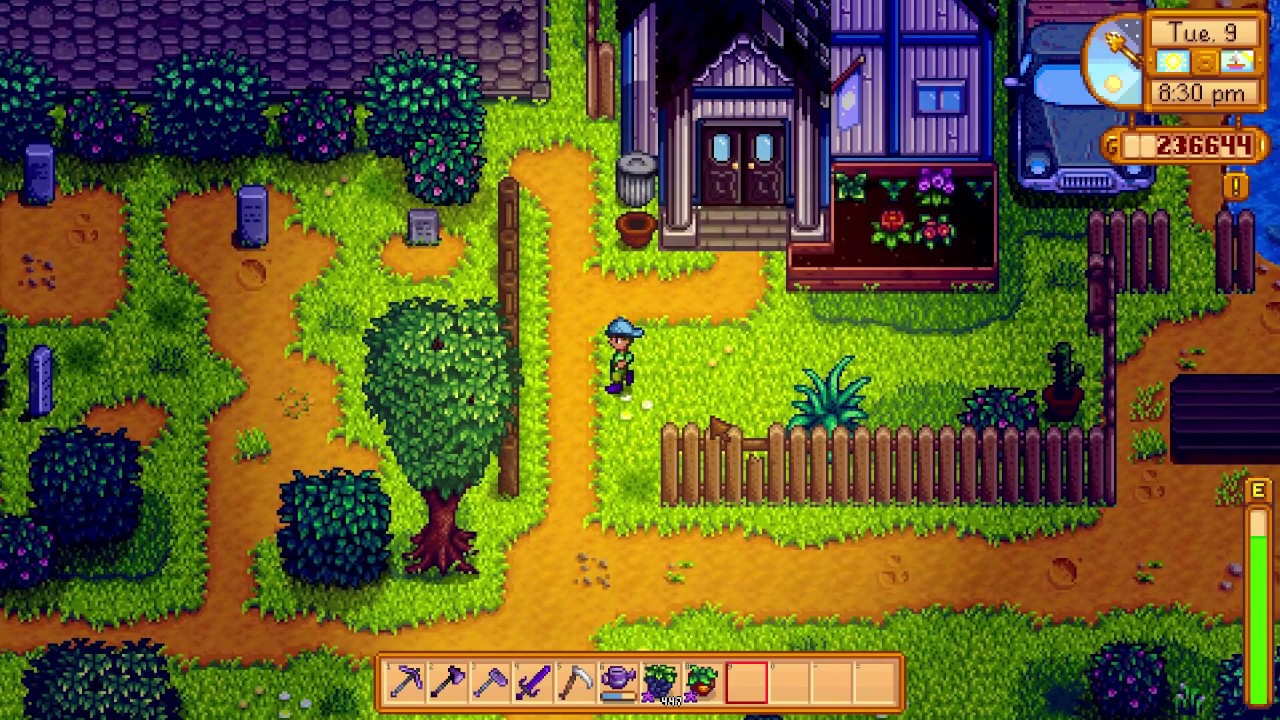Click the sun weather icon on the clock
Image resolution: width=1280 pixels, height=720 pixels.
coord(1171,62)
